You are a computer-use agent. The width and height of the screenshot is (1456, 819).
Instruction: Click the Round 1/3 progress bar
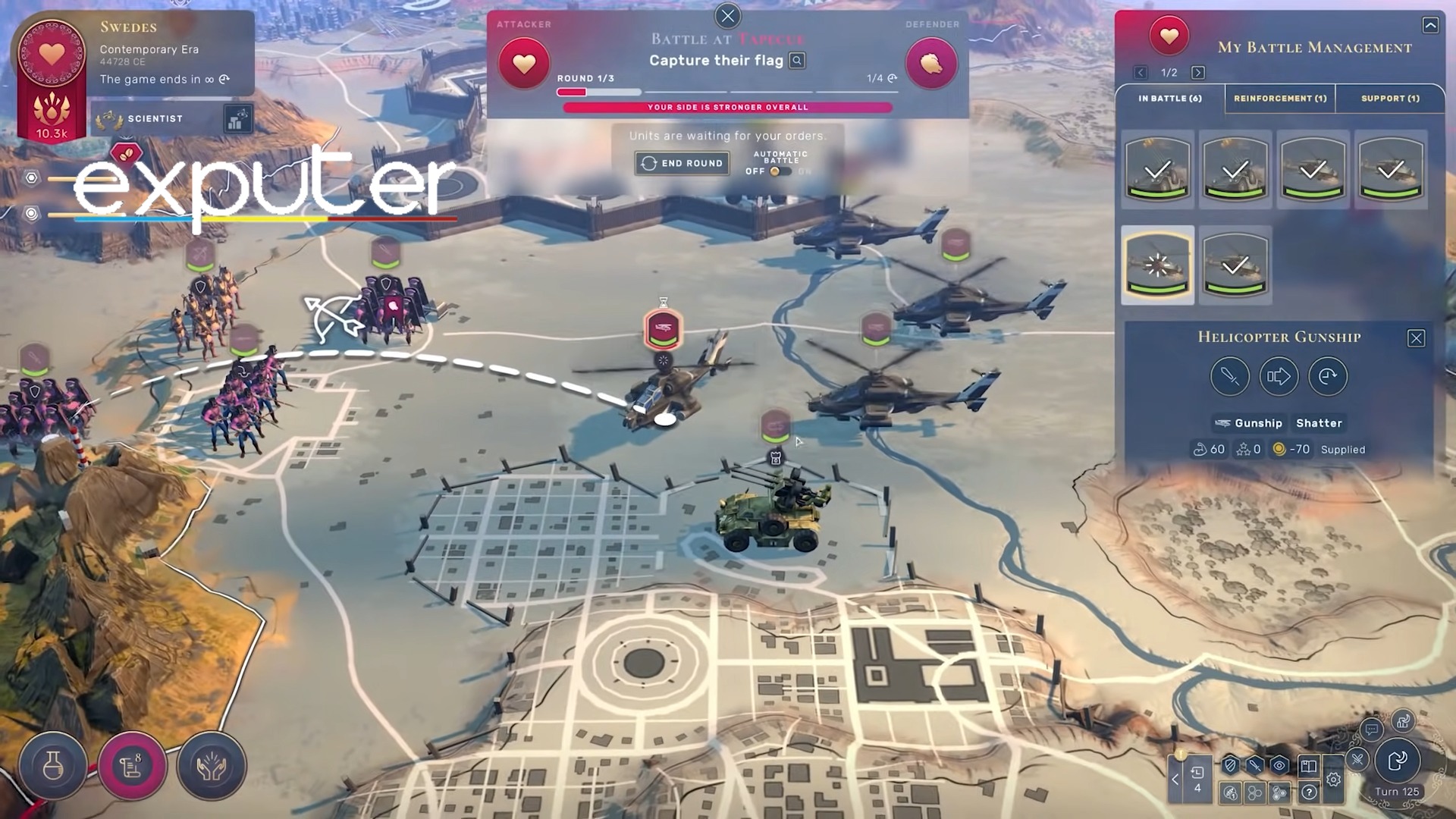coord(598,92)
